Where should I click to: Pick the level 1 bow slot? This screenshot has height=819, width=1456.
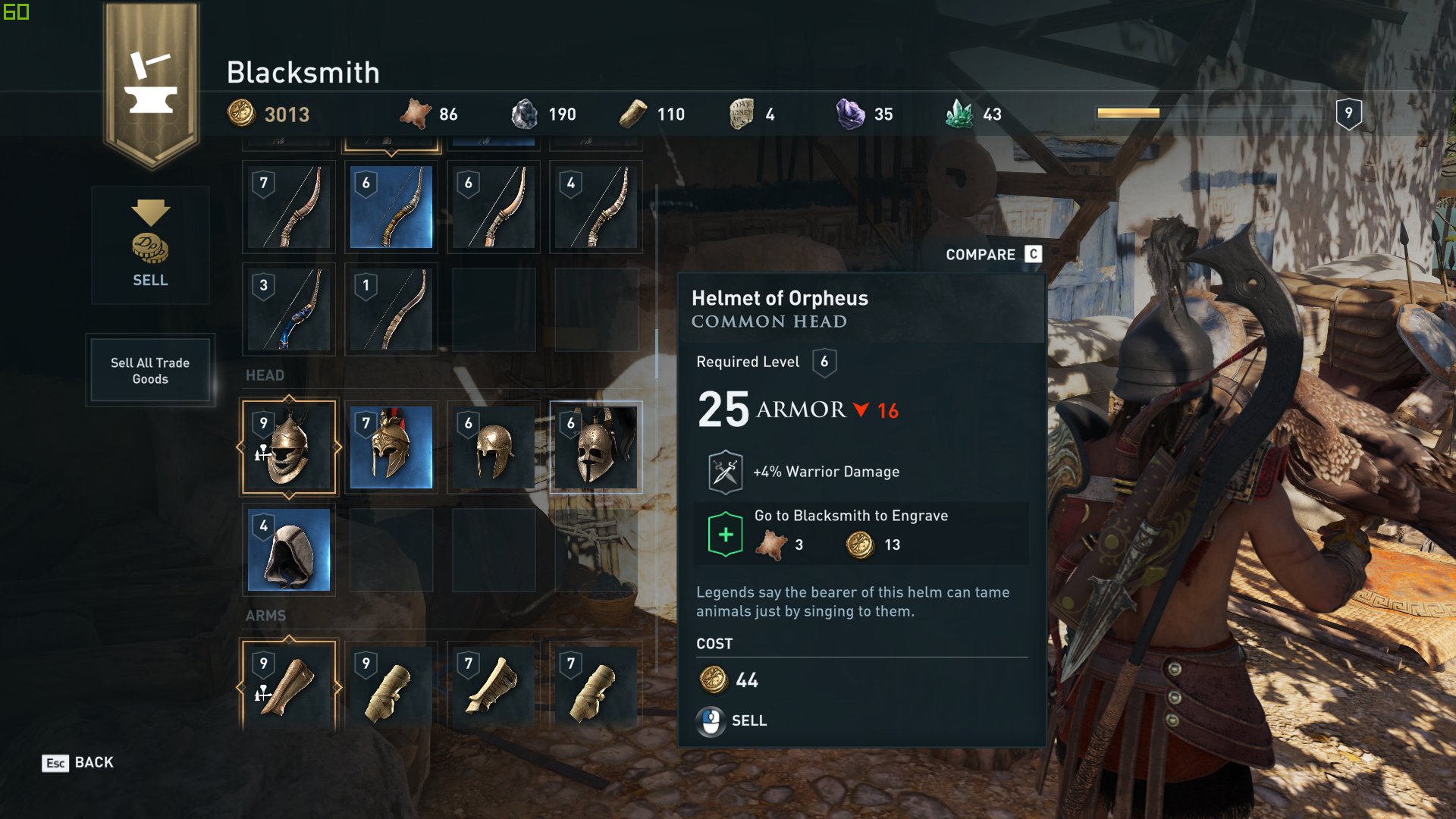[391, 309]
